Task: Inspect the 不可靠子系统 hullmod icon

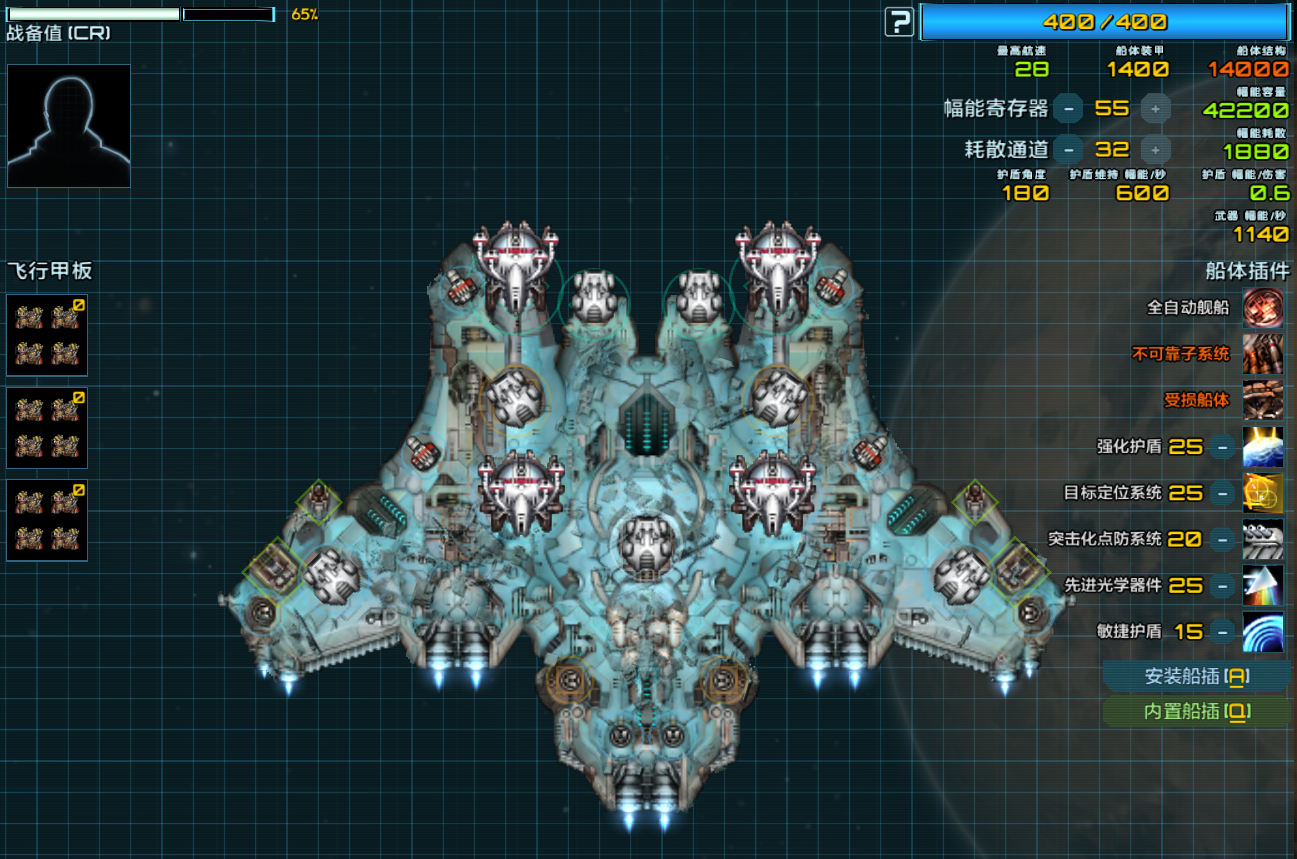Action: (x=1263, y=354)
